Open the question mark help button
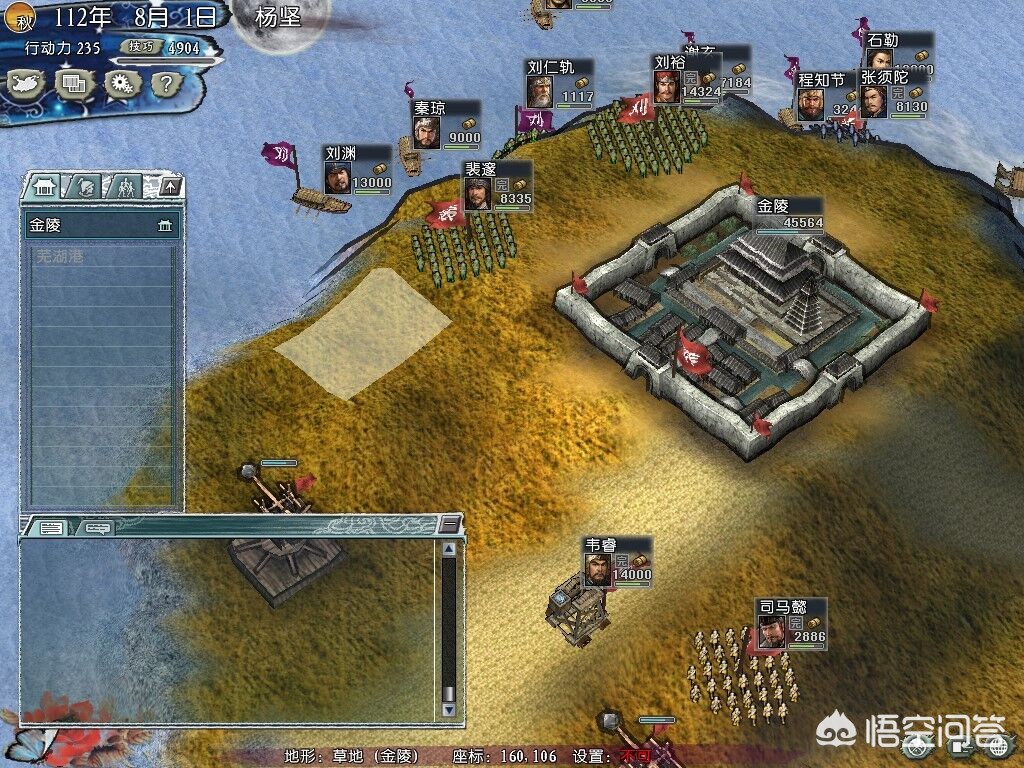Screen dimensions: 1024x768 [165, 84]
